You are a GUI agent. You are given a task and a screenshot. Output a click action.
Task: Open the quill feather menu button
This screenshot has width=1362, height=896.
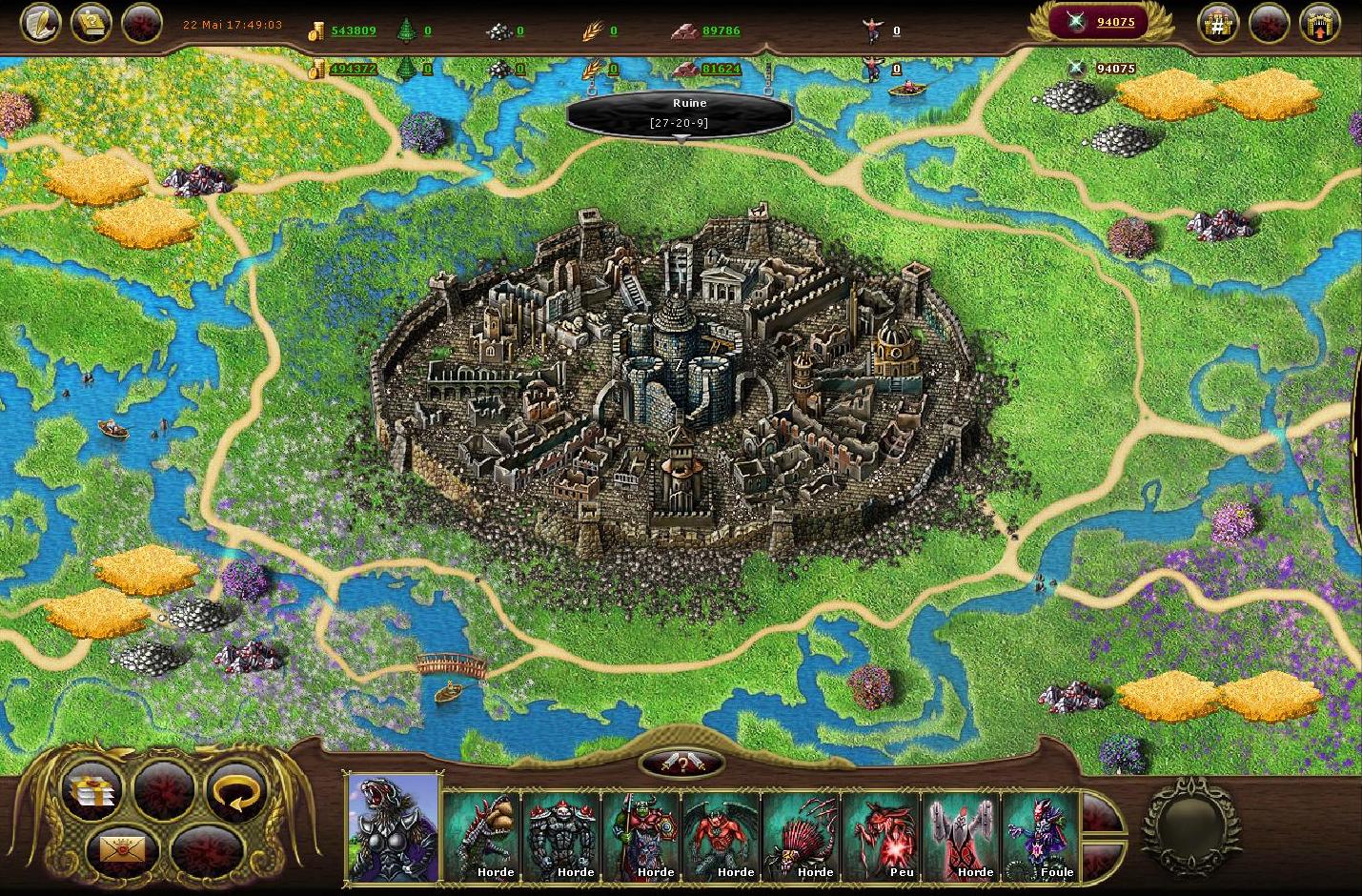pos(41,23)
